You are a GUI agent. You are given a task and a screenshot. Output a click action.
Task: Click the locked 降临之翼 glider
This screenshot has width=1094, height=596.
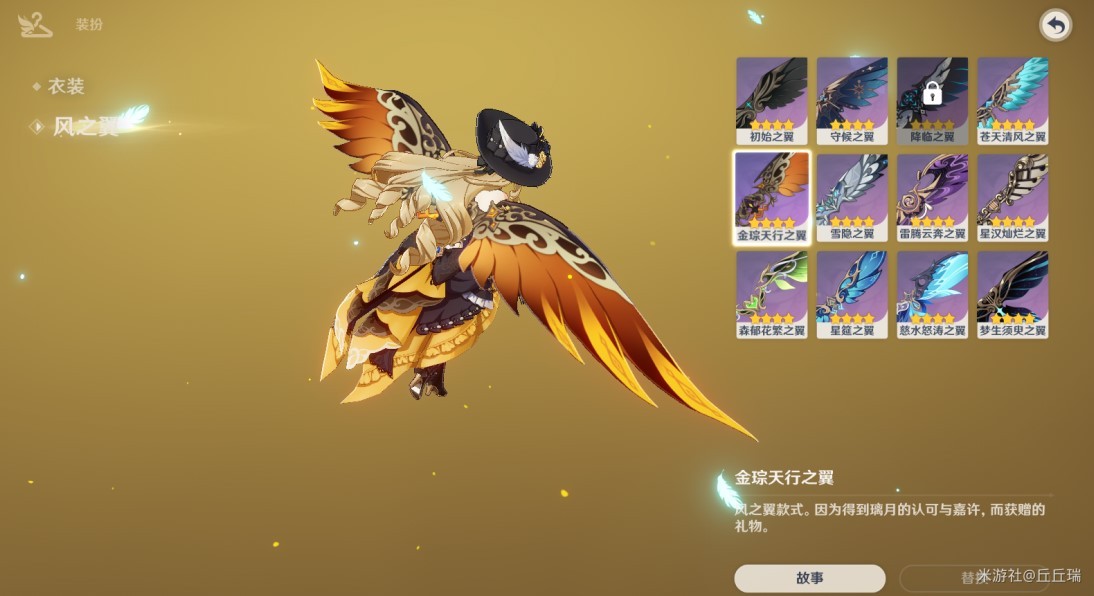pyautogui.click(x=932, y=99)
